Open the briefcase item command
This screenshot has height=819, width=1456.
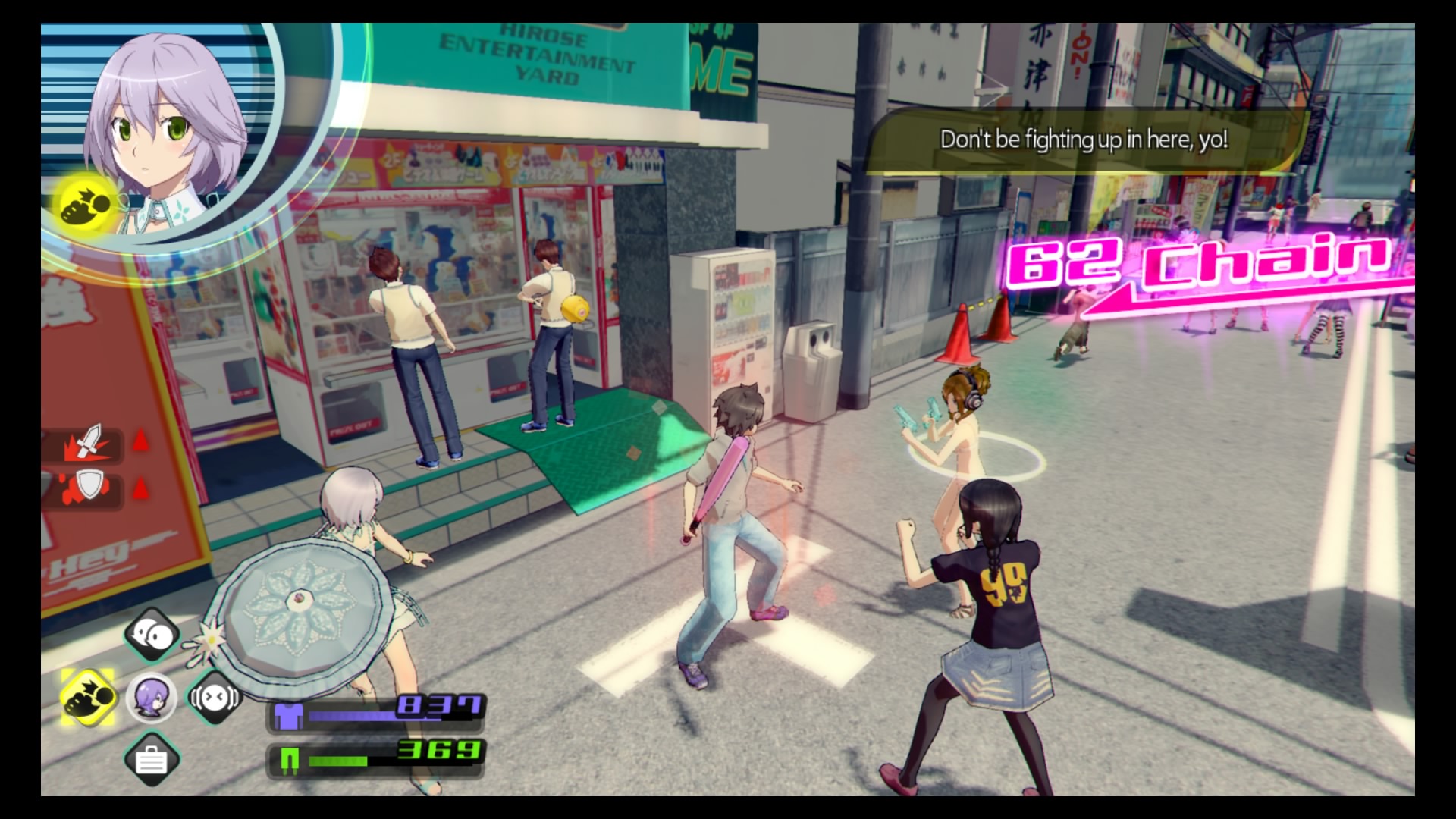pos(151,759)
